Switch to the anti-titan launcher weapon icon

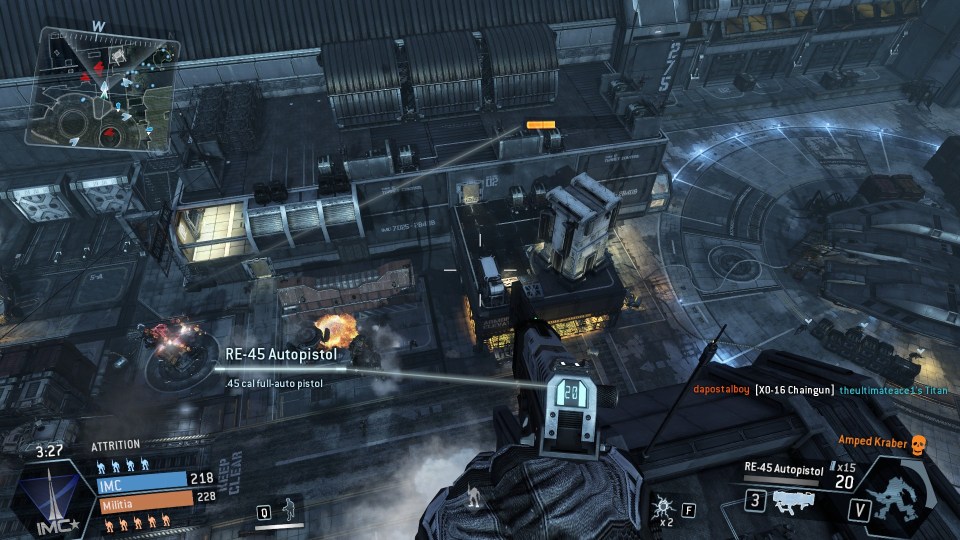791,503
